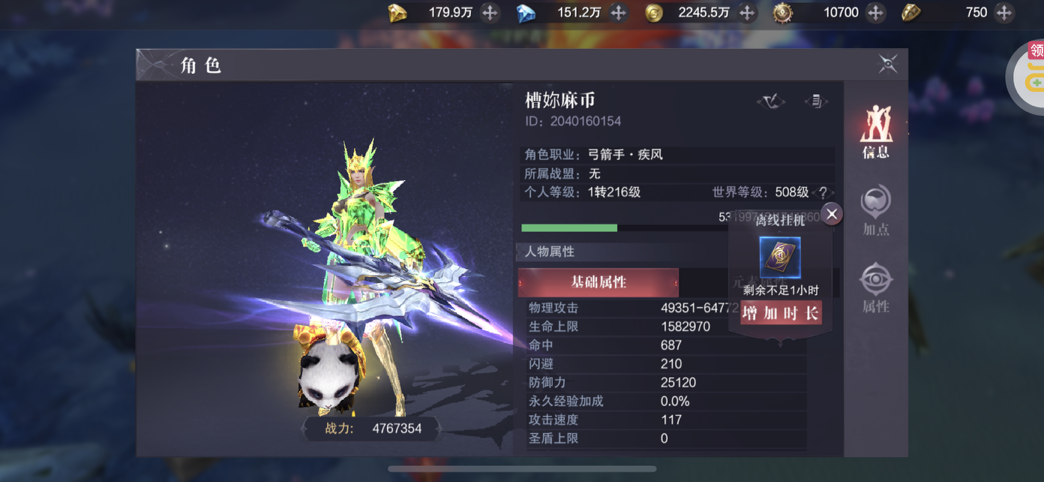Tap the plus button next to 10700
The width and height of the screenshot is (1044, 482).
[875, 13]
